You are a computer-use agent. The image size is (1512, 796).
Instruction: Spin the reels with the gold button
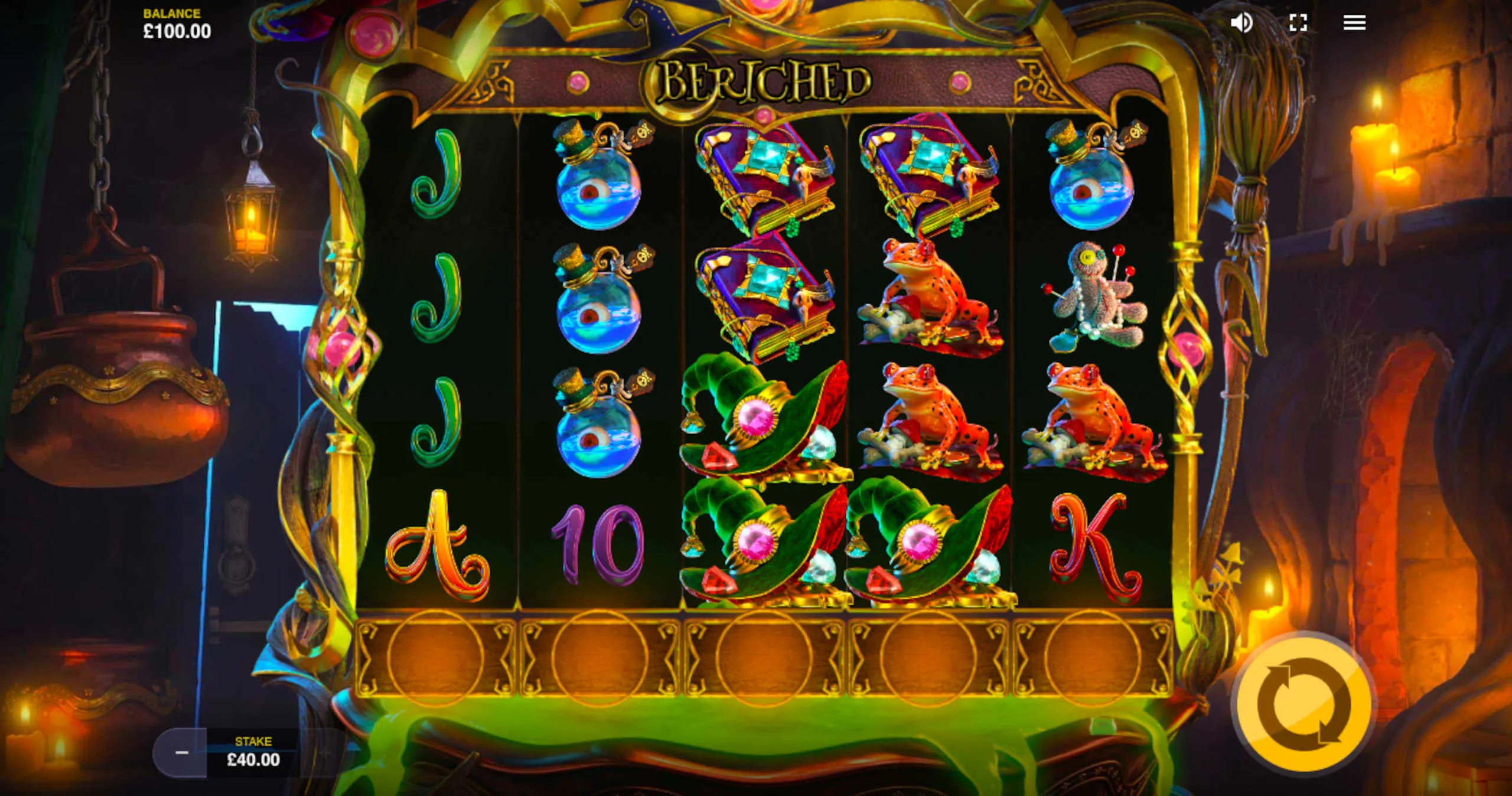point(1304,703)
